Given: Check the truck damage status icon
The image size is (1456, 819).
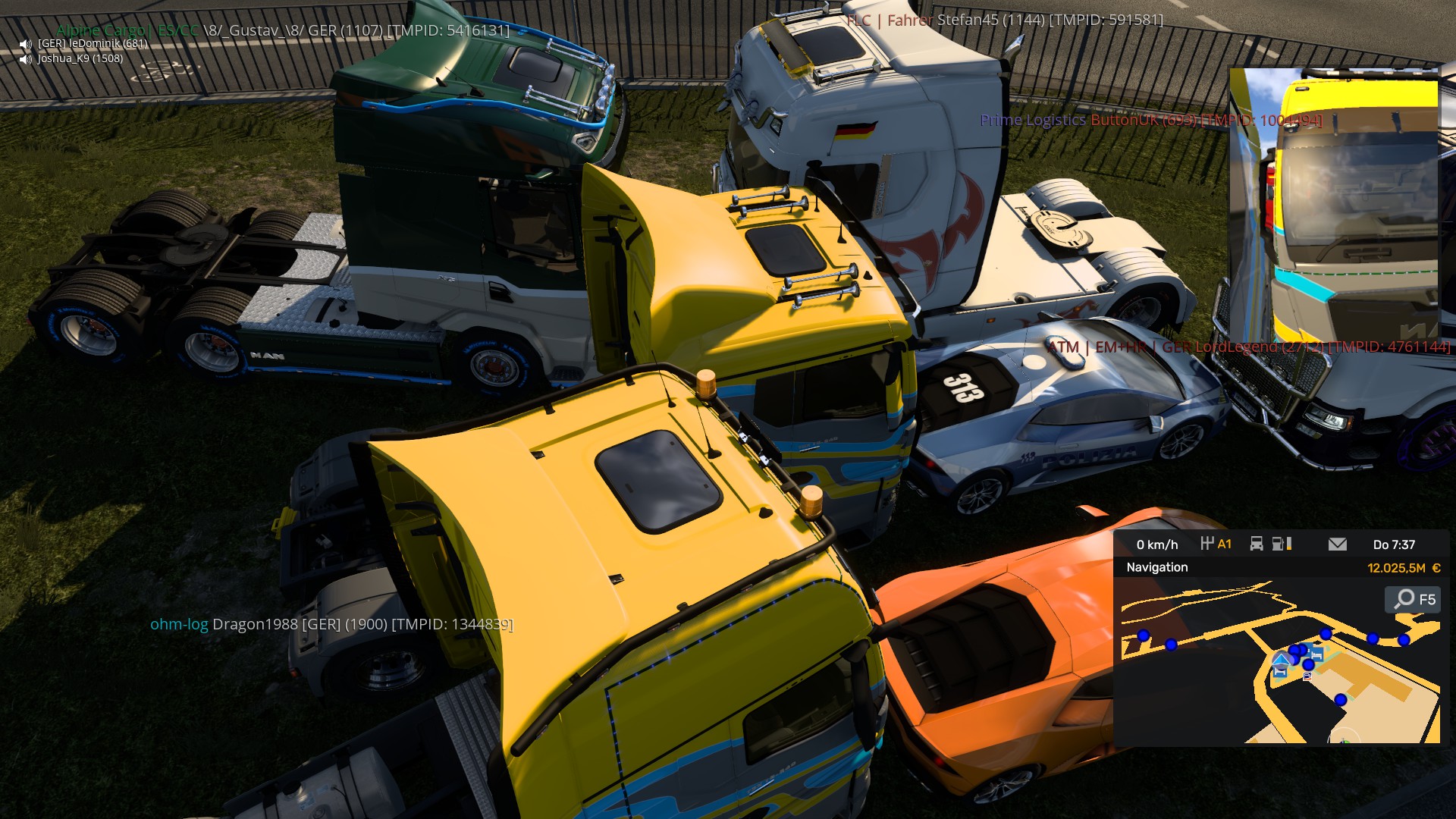Looking at the screenshot, I should pyautogui.click(x=1257, y=544).
